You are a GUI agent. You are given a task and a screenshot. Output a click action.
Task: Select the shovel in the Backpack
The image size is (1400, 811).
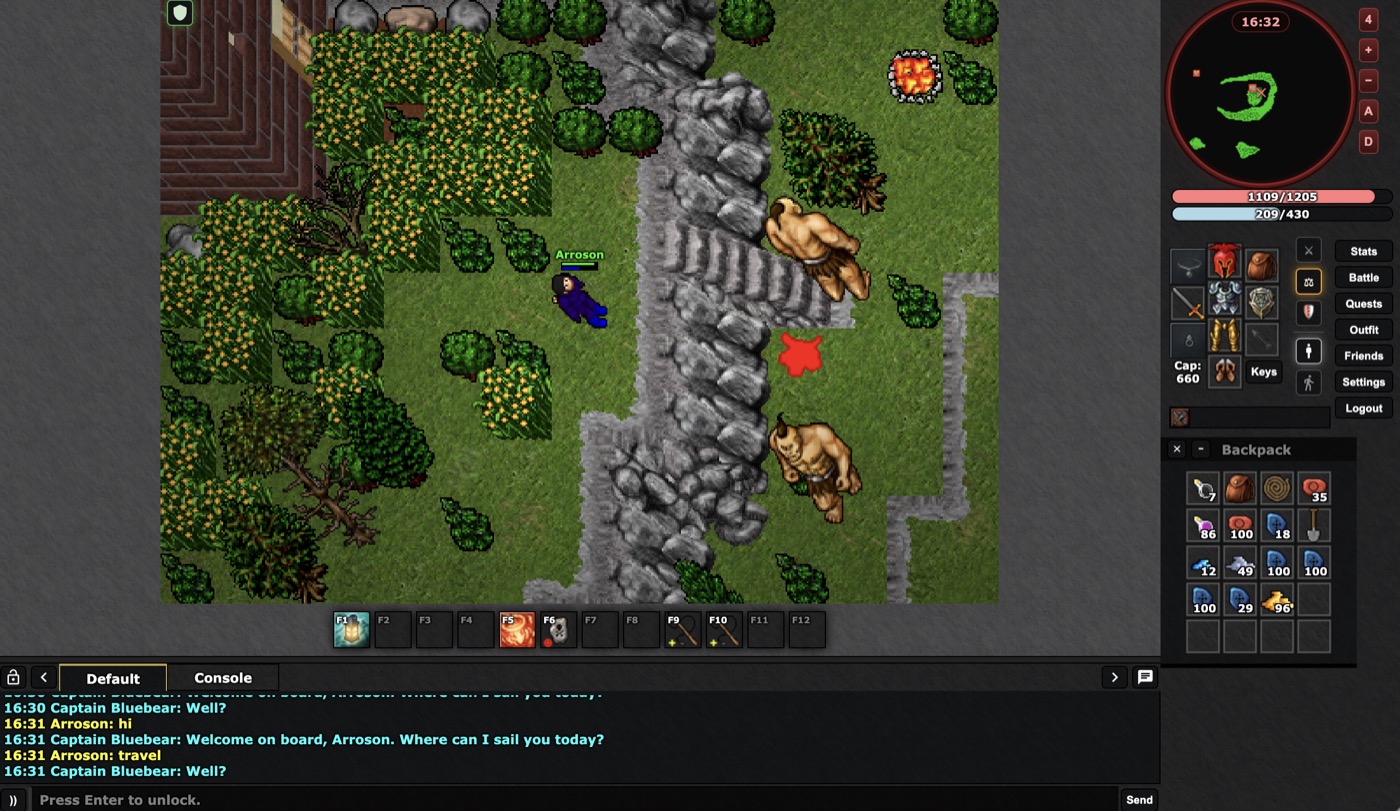coord(1313,525)
